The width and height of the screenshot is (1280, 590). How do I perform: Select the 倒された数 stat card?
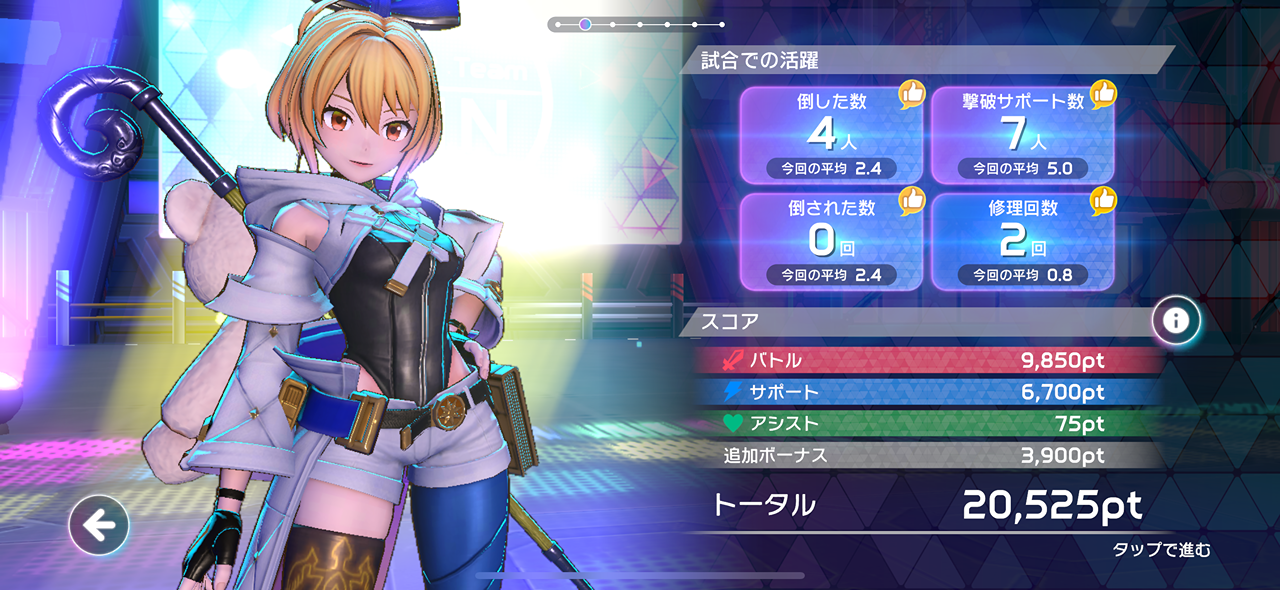(x=830, y=241)
